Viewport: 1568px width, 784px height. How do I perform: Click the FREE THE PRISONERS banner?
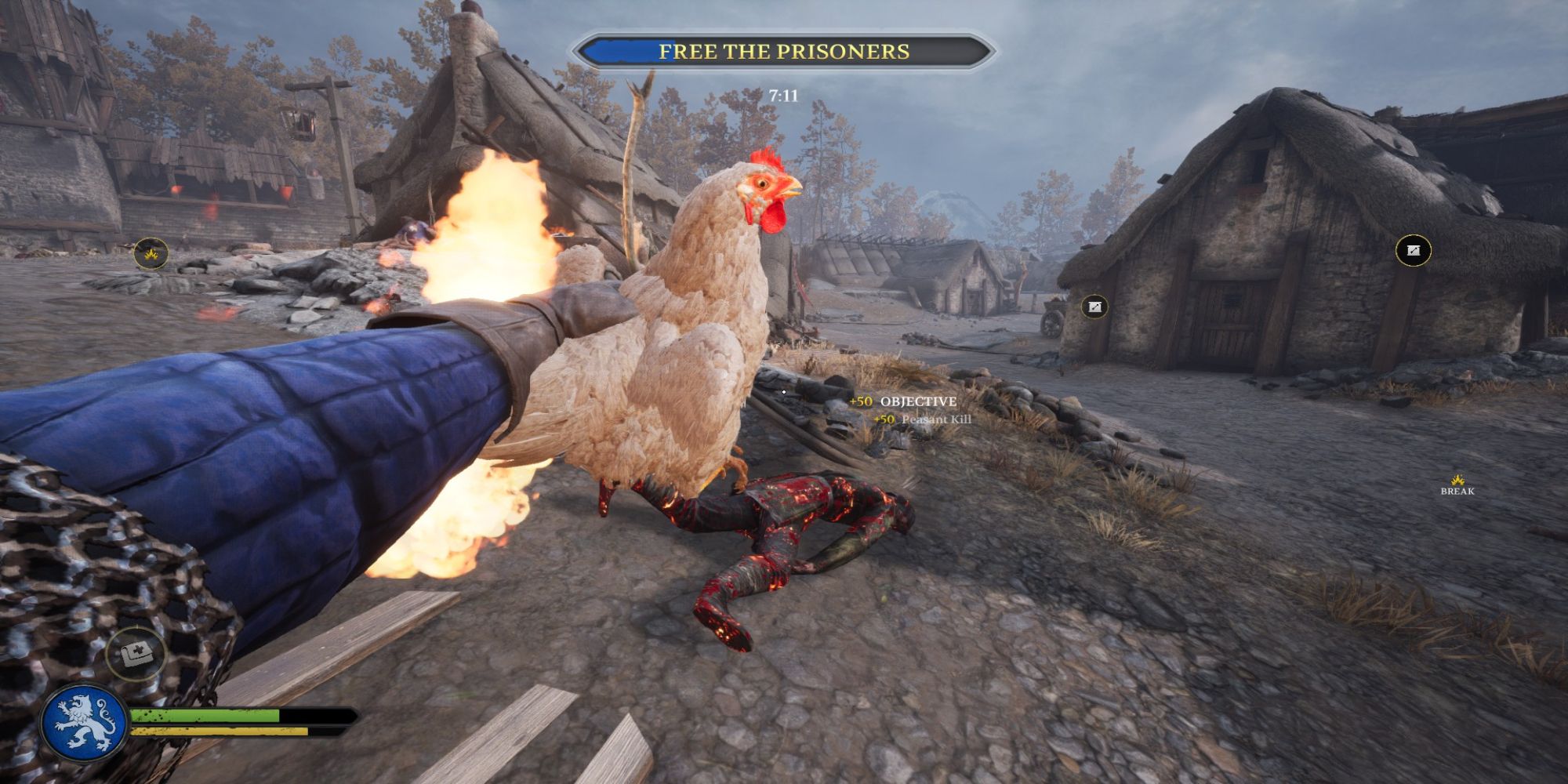coord(784,51)
